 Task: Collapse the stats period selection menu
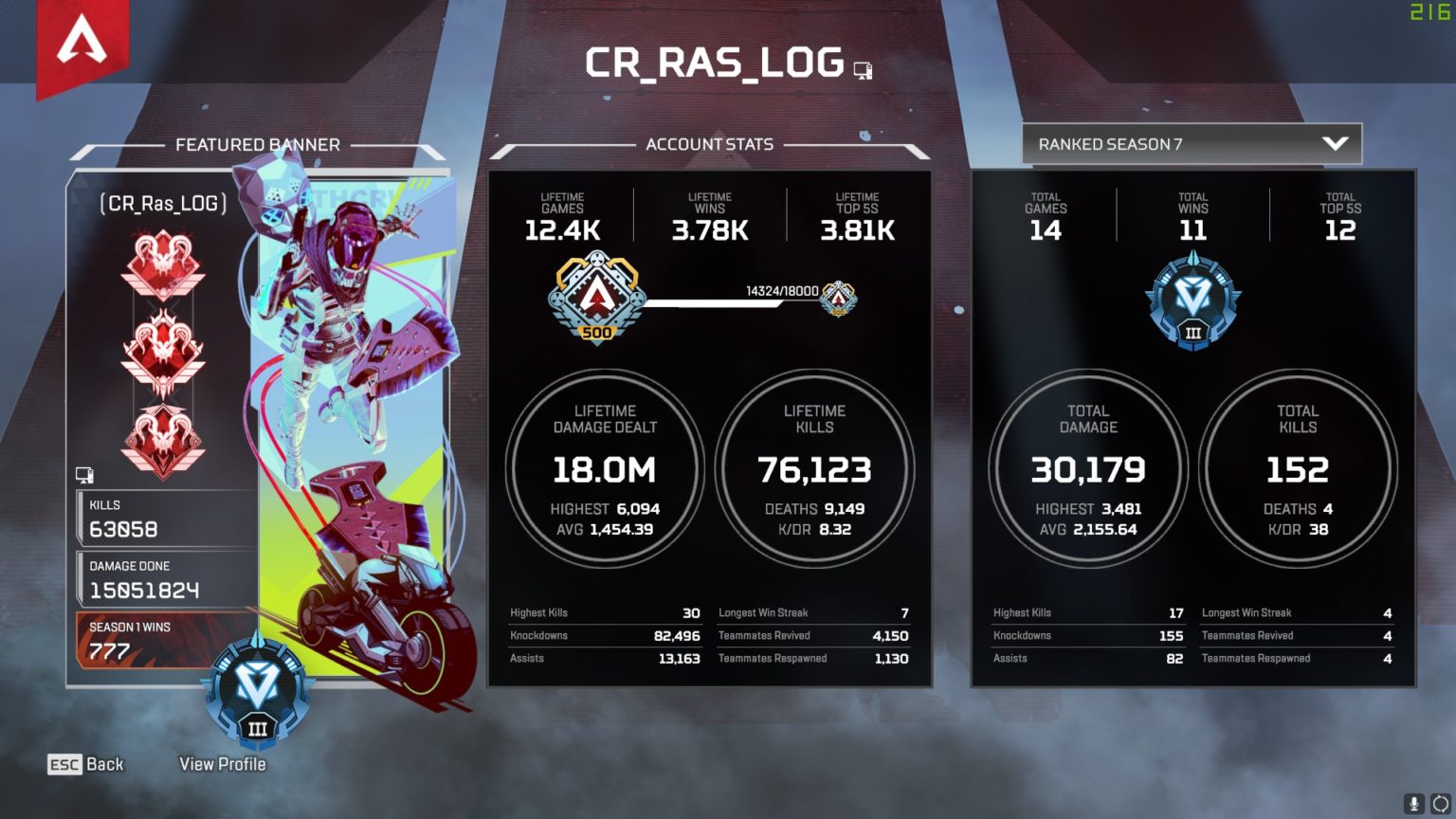tap(1192, 144)
